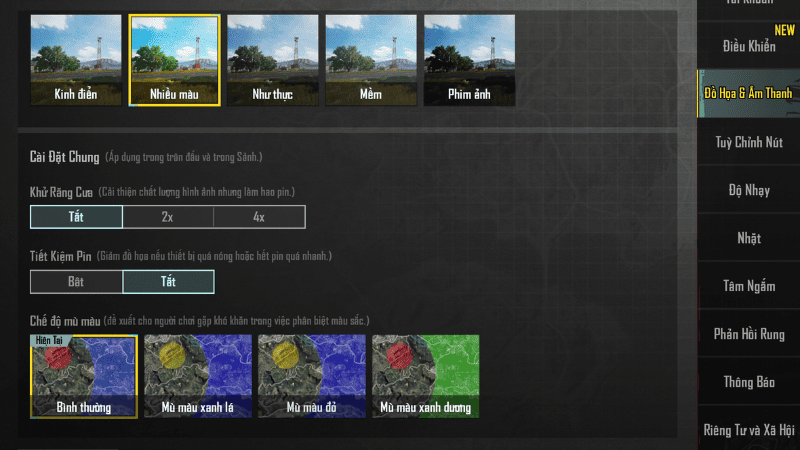Choose Mù màu xanh lá mode

click(198, 376)
